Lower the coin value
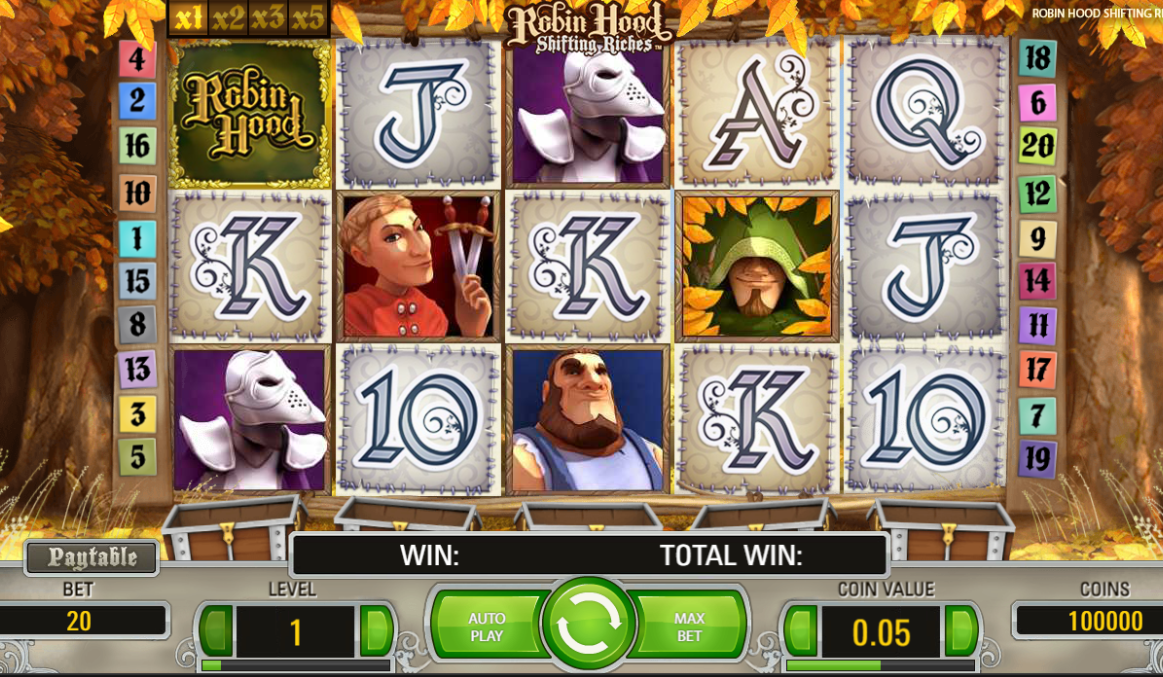 [801, 630]
